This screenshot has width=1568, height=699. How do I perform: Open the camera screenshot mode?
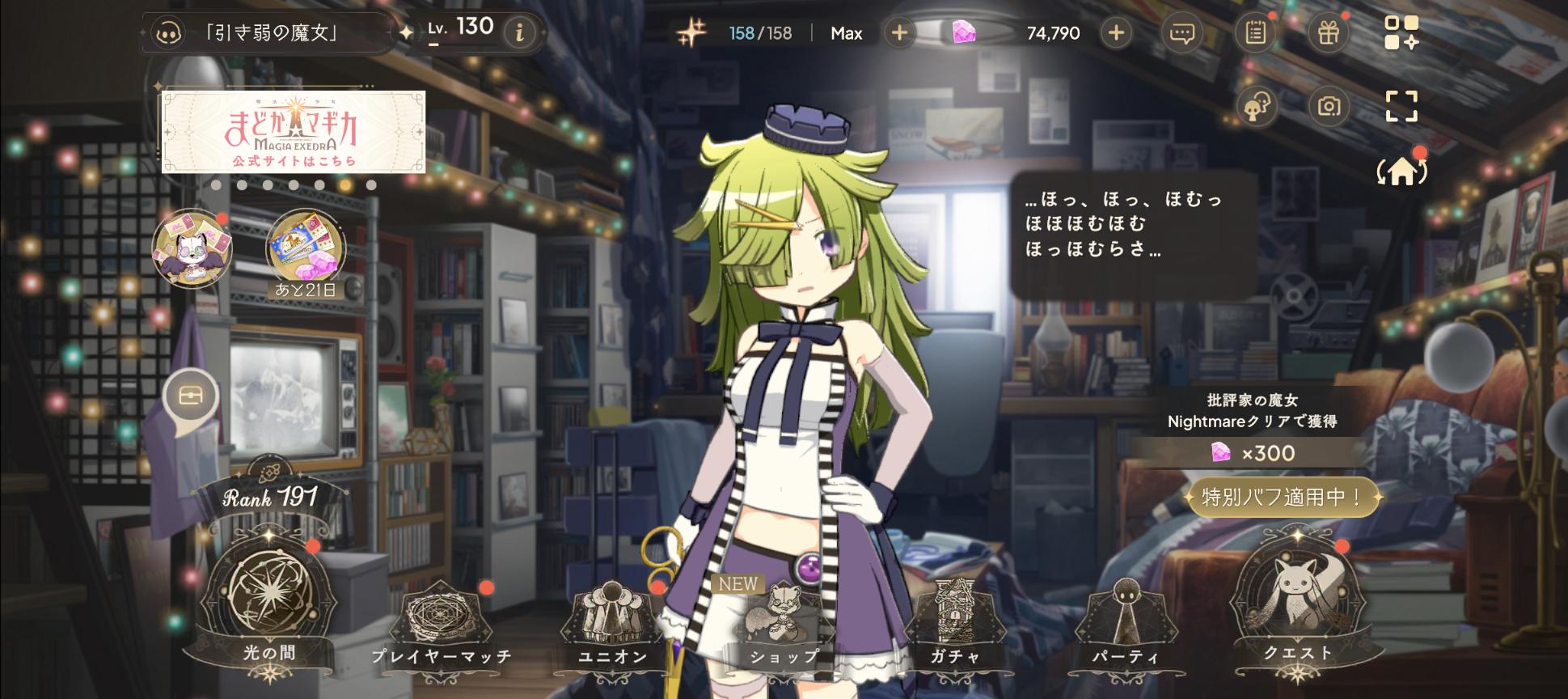pyautogui.click(x=1328, y=106)
